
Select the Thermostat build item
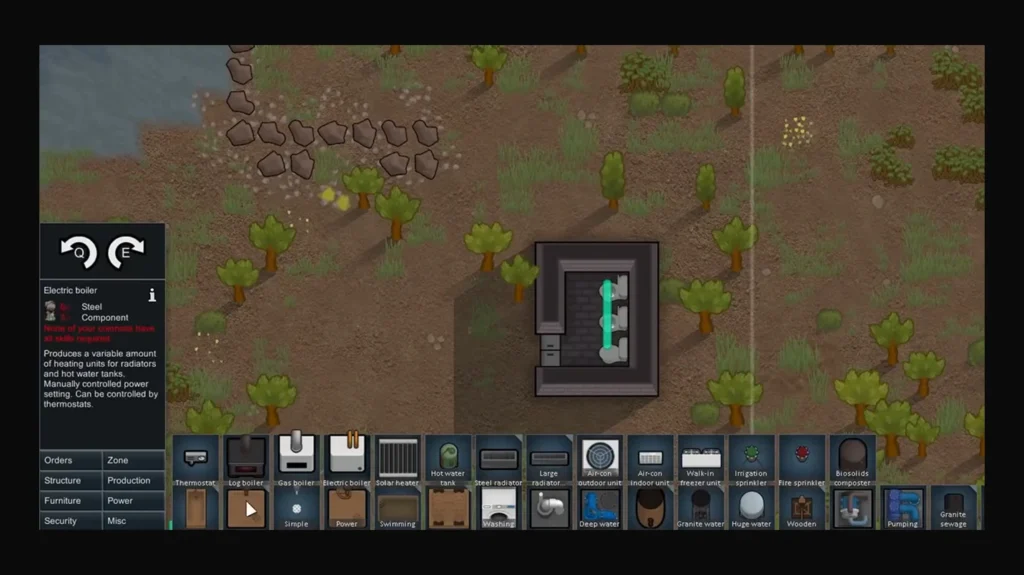[196, 459]
